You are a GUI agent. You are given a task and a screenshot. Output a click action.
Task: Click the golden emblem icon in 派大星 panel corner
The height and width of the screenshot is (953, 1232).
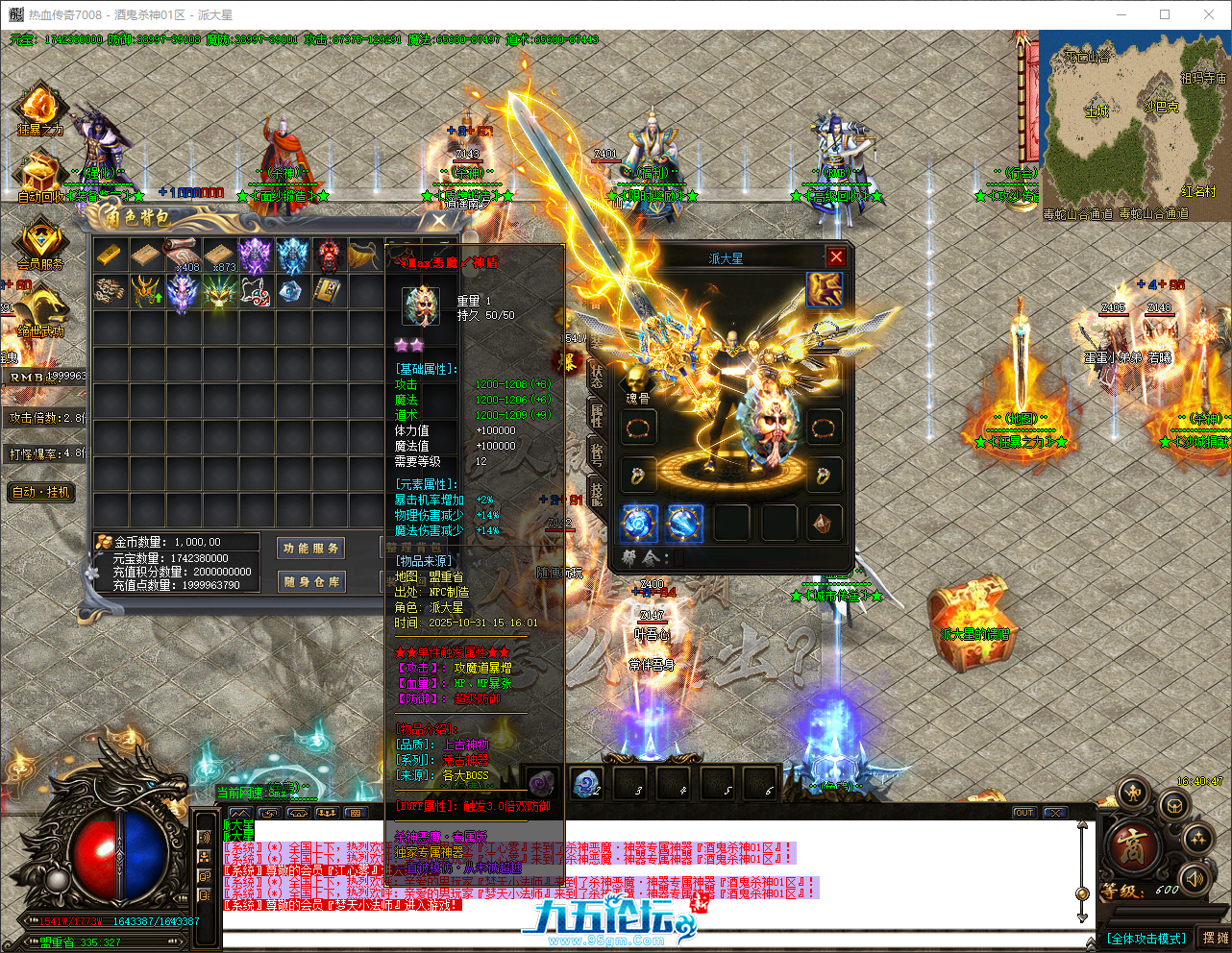point(824,291)
